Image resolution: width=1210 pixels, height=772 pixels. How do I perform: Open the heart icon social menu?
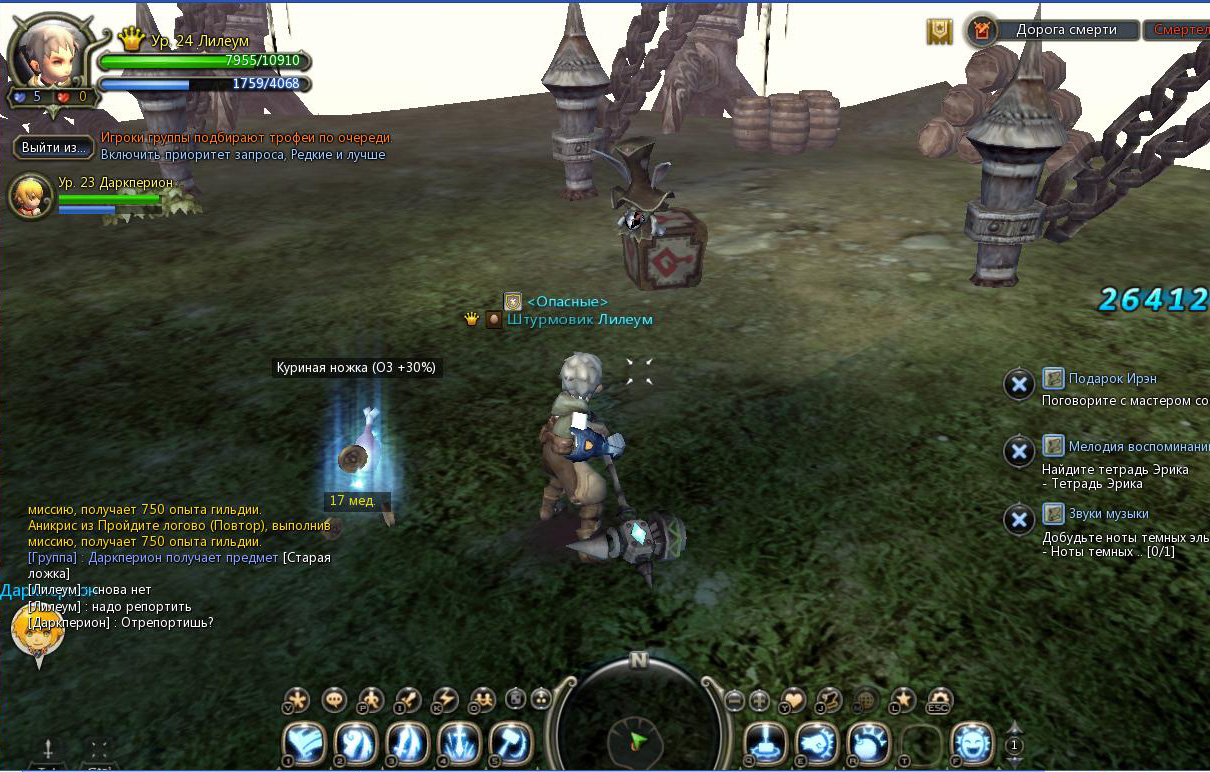coord(793,699)
